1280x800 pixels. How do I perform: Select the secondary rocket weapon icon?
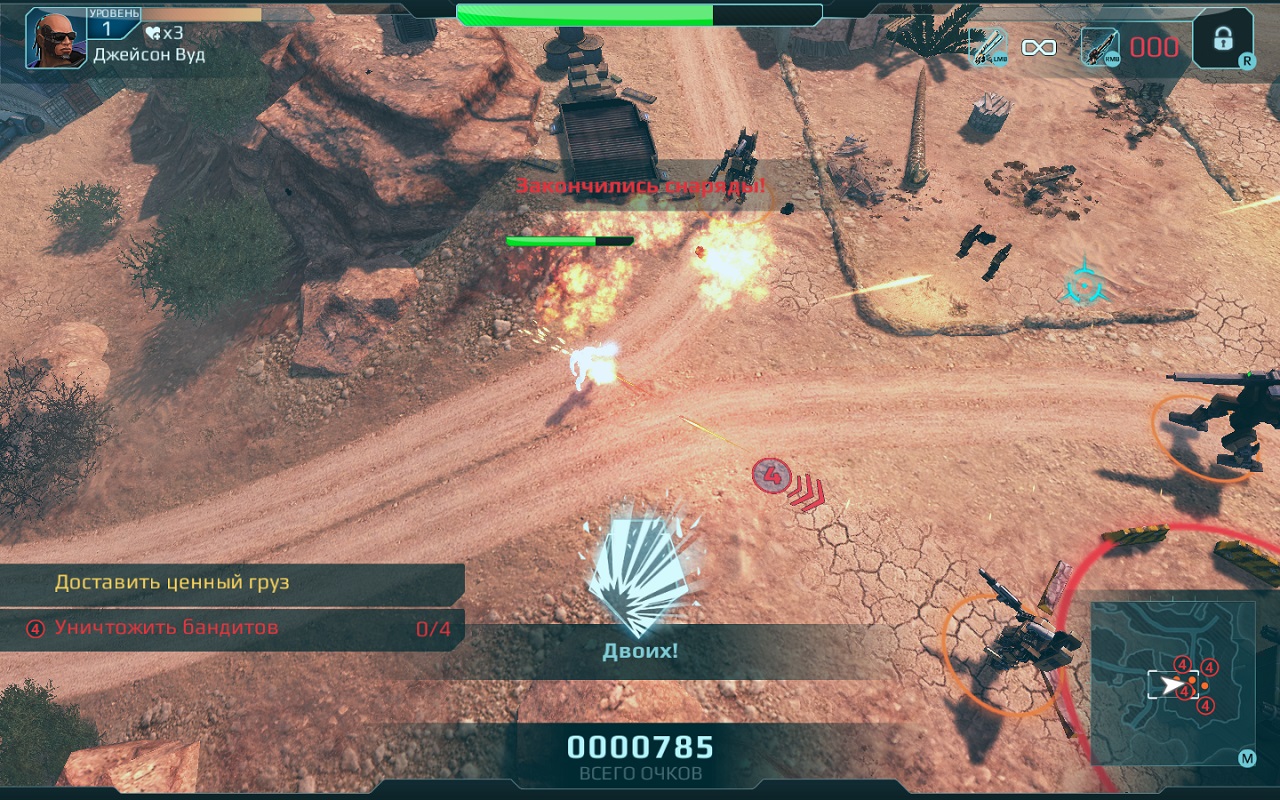point(1099,46)
